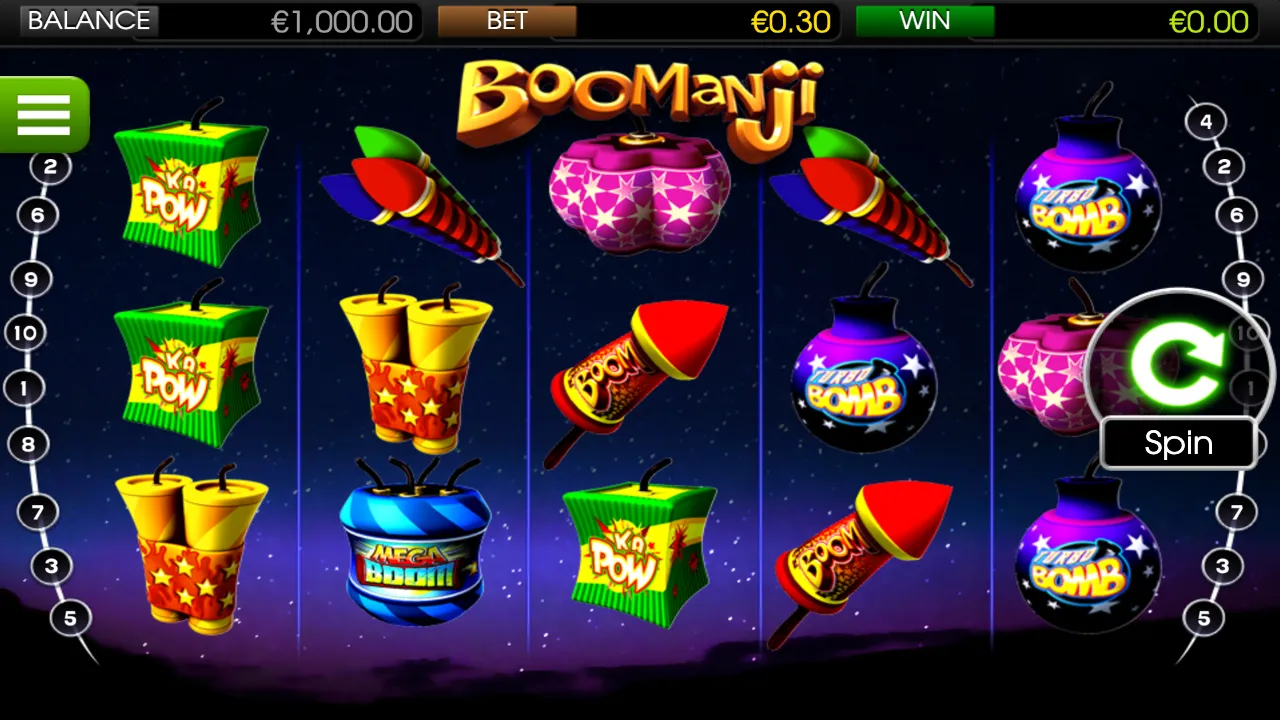Select payline 10 on the left side

[25, 333]
